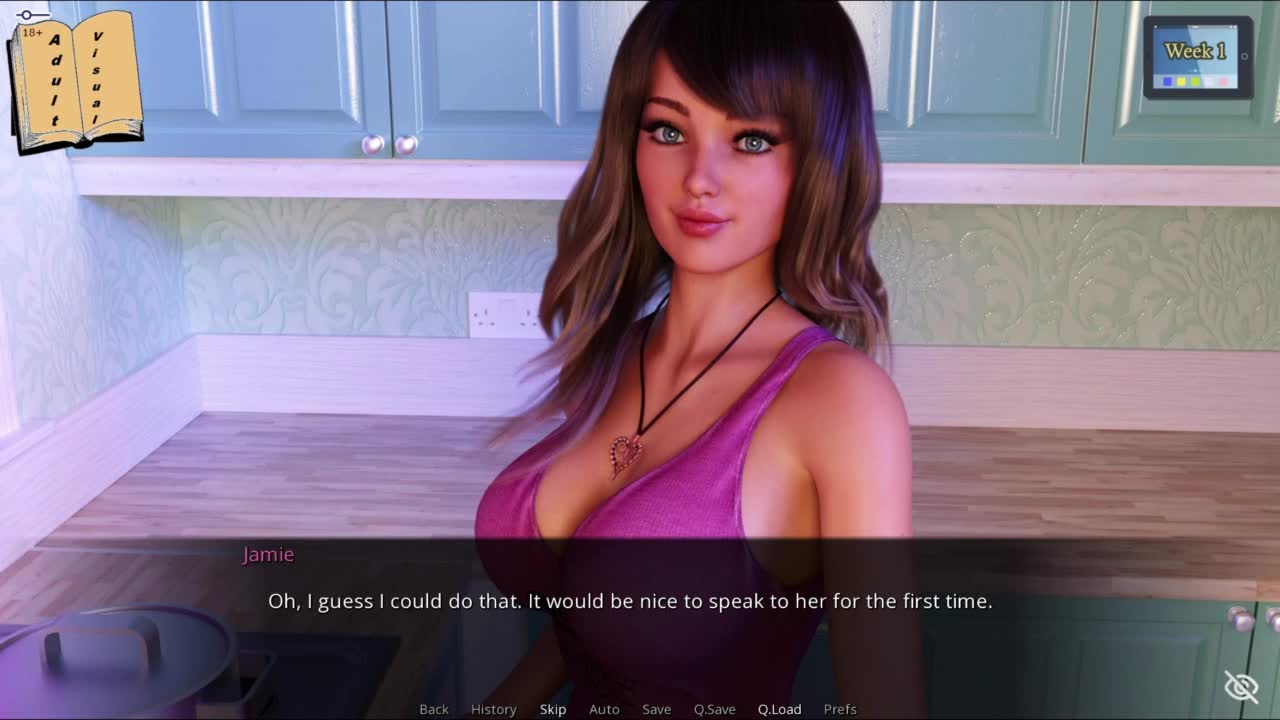Go Back to previous dialogue line

coord(434,709)
